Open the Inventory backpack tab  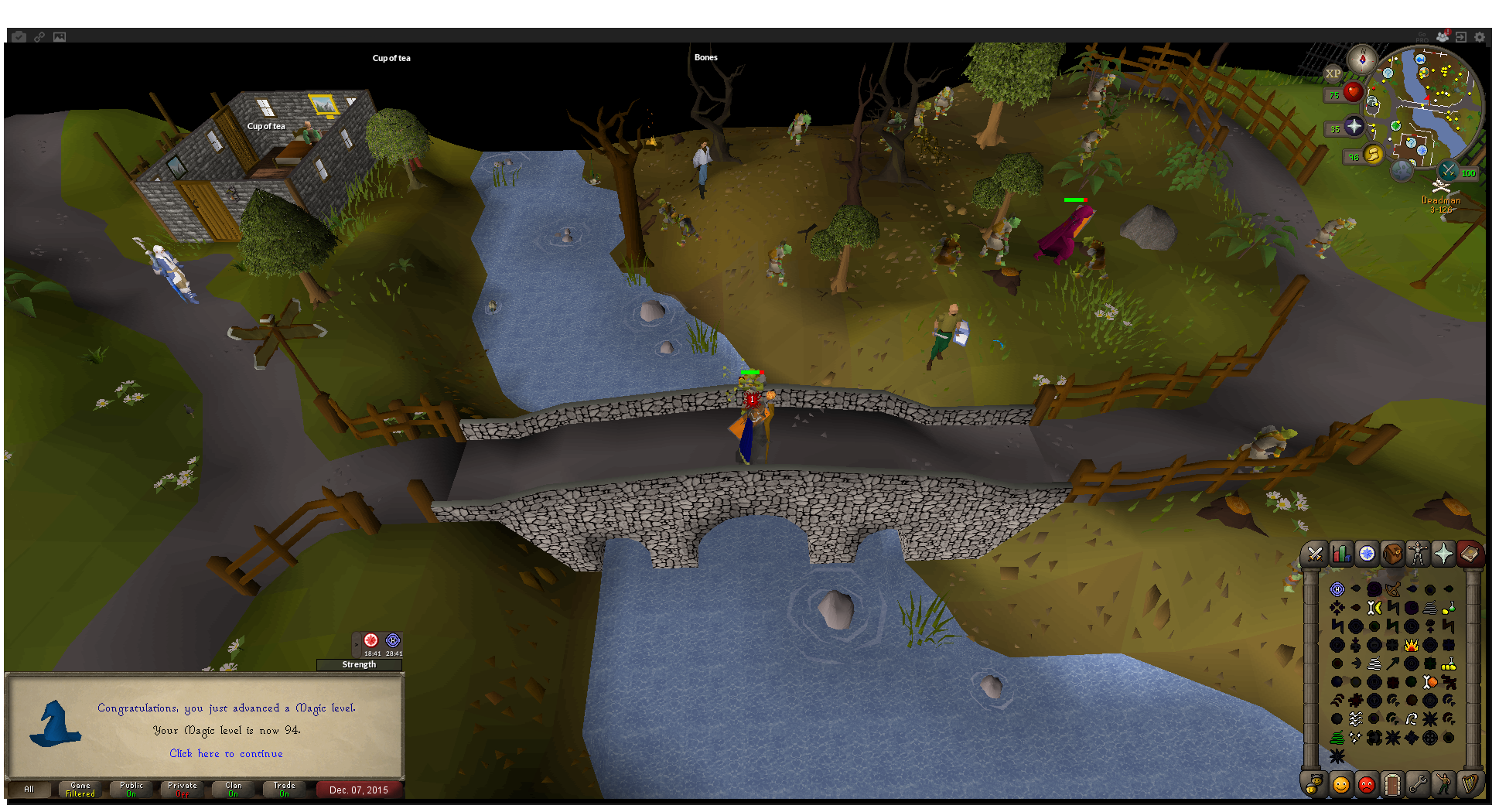pos(1392,554)
